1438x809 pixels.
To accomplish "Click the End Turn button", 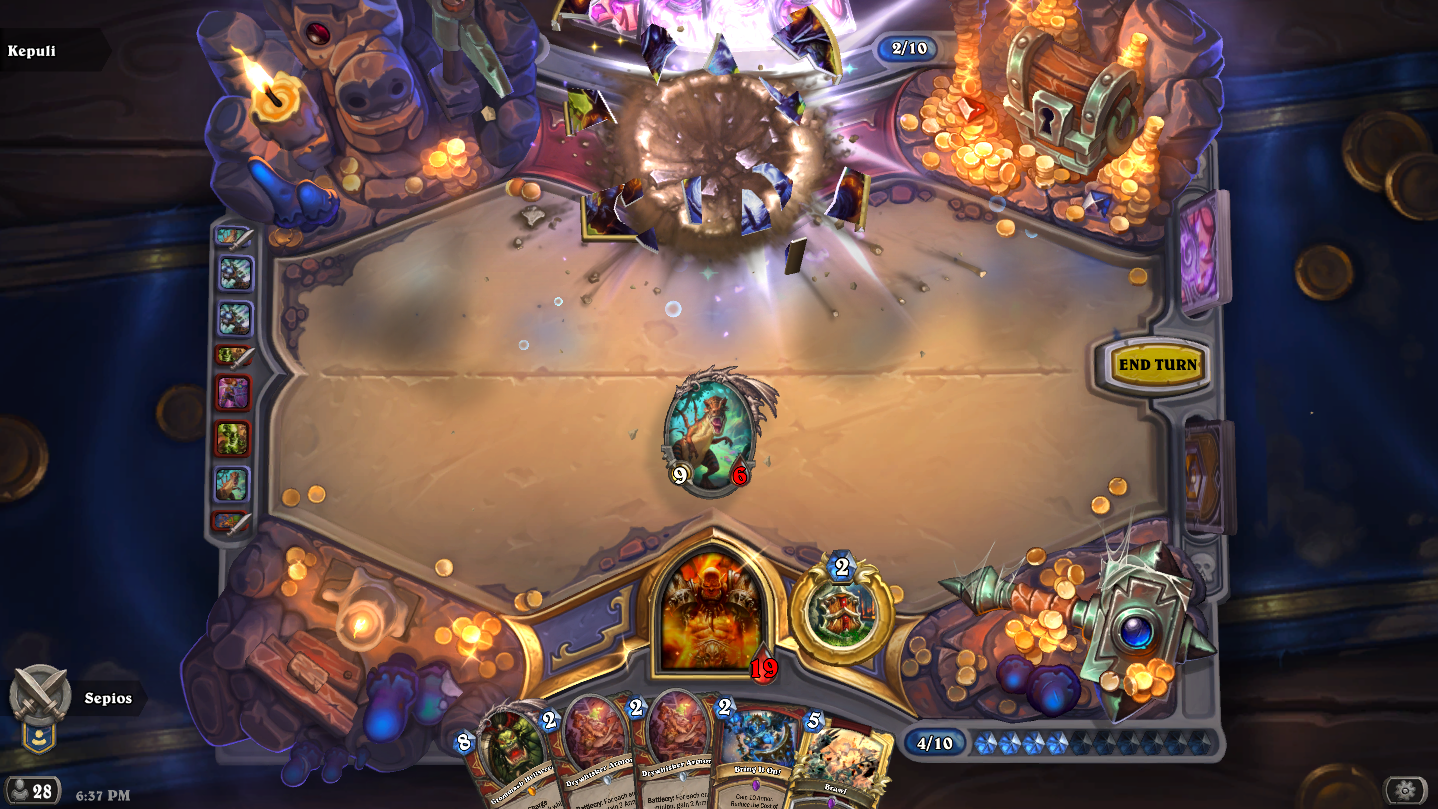I will click(x=1157, y=365).
